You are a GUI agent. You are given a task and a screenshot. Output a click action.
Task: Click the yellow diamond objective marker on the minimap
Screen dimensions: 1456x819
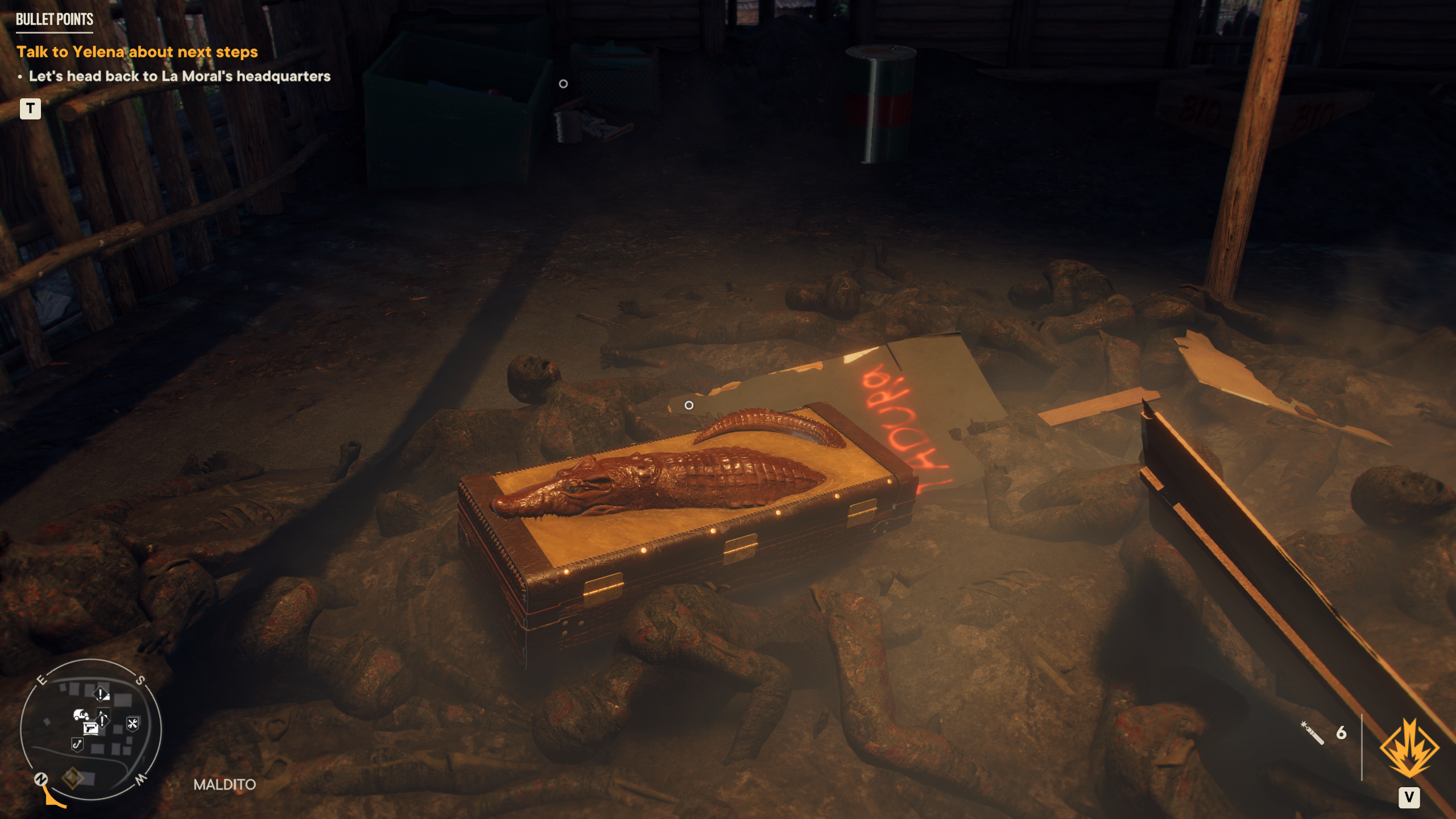click(x=73, y=779)
